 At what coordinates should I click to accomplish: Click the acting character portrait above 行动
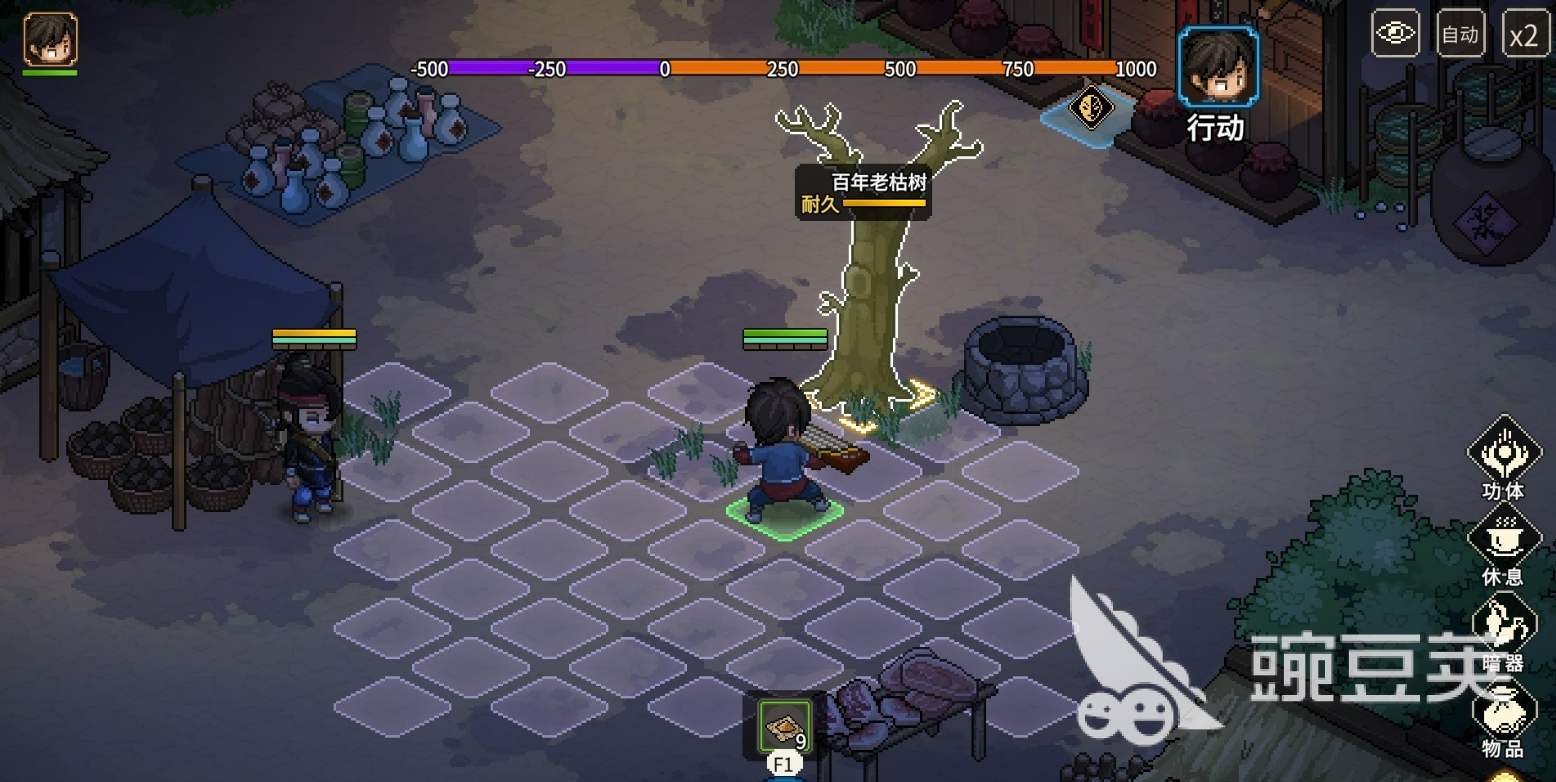[x=1217, y=68]
